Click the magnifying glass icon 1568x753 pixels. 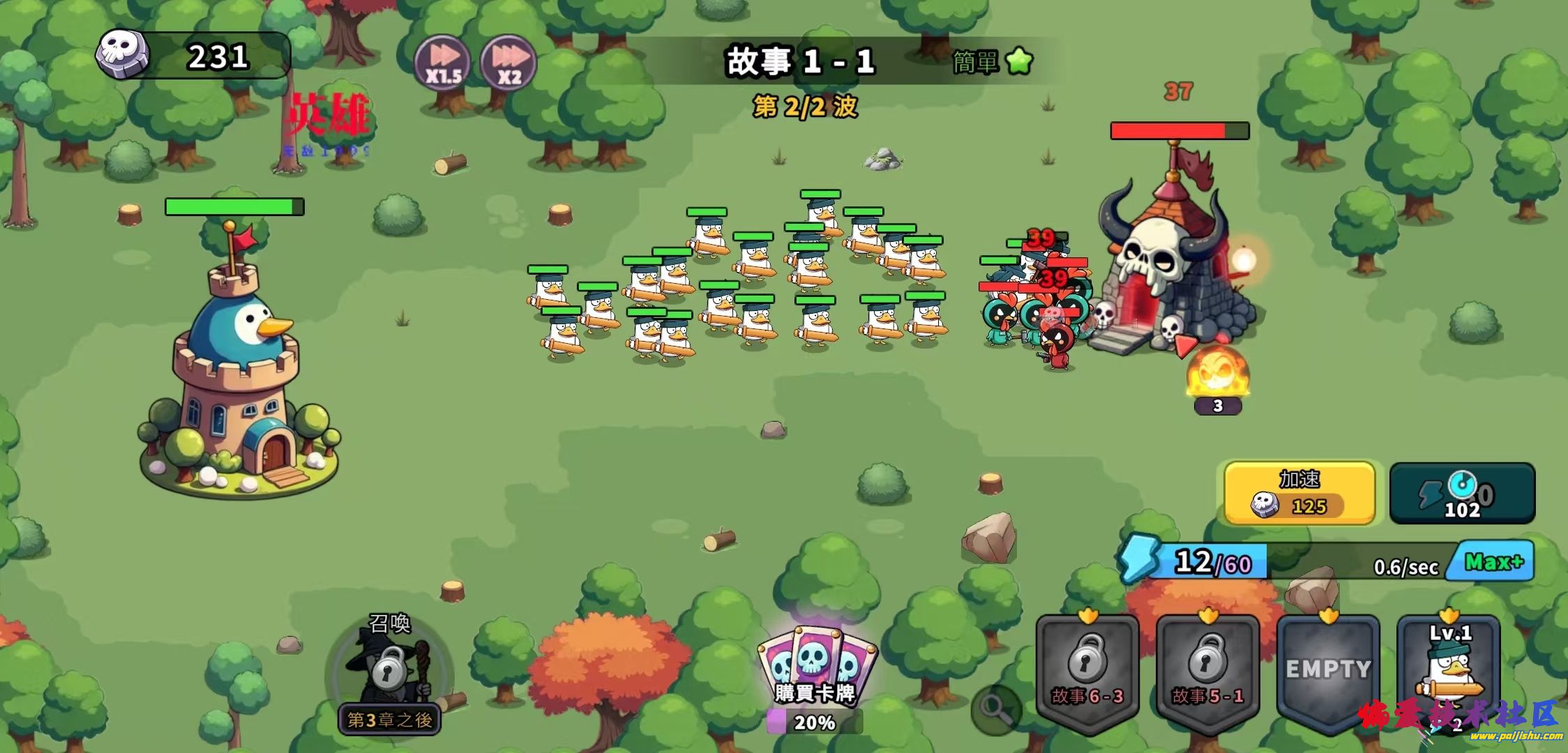pos(995,709)
